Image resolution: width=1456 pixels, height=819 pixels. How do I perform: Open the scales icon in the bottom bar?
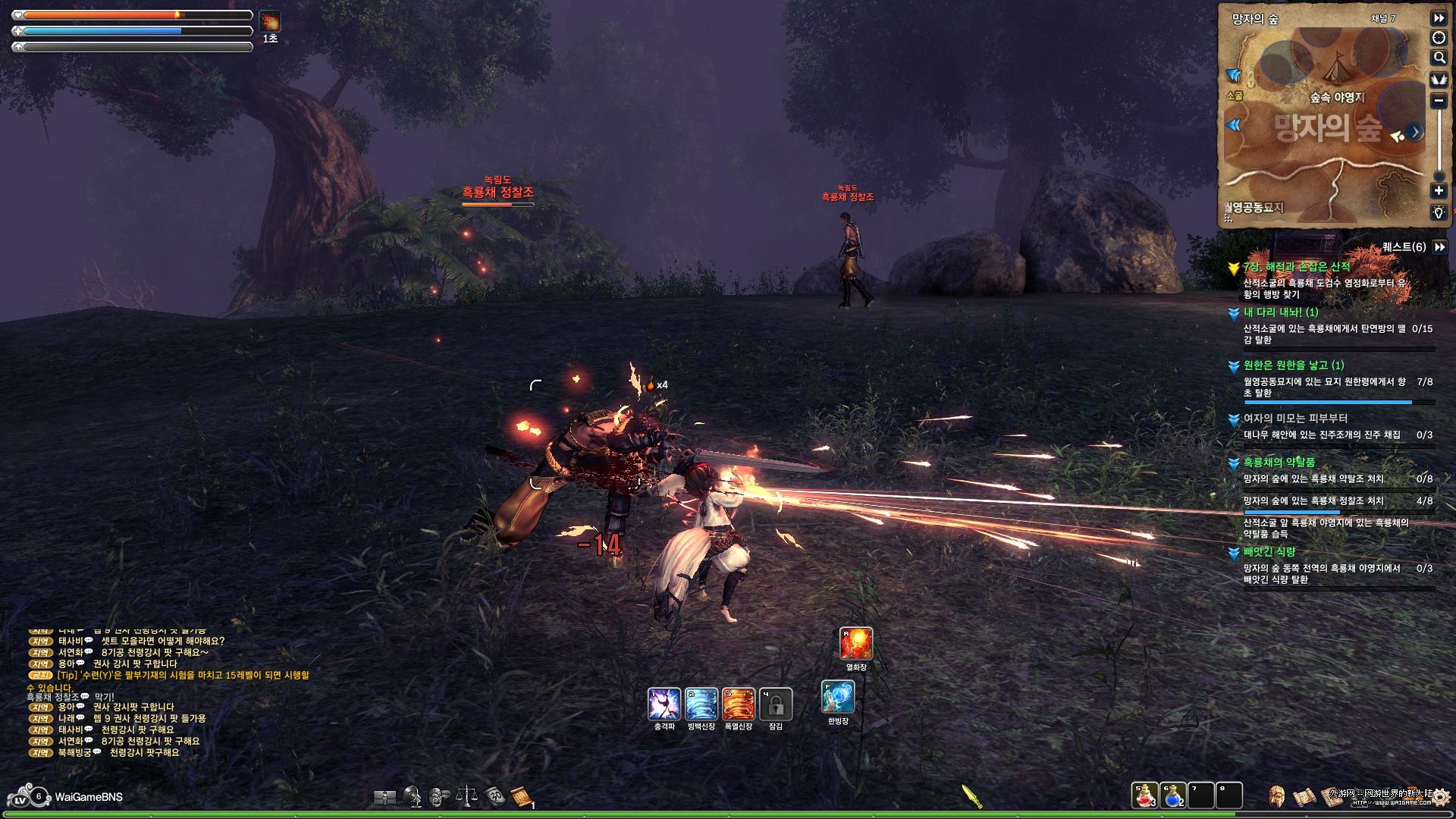pos(466,796)
